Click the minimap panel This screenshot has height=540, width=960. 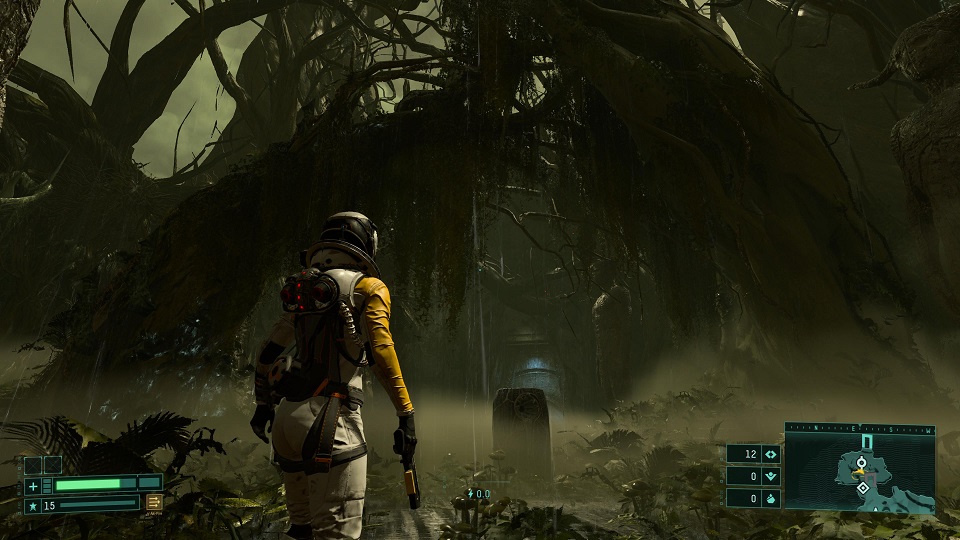pos(860,472)
